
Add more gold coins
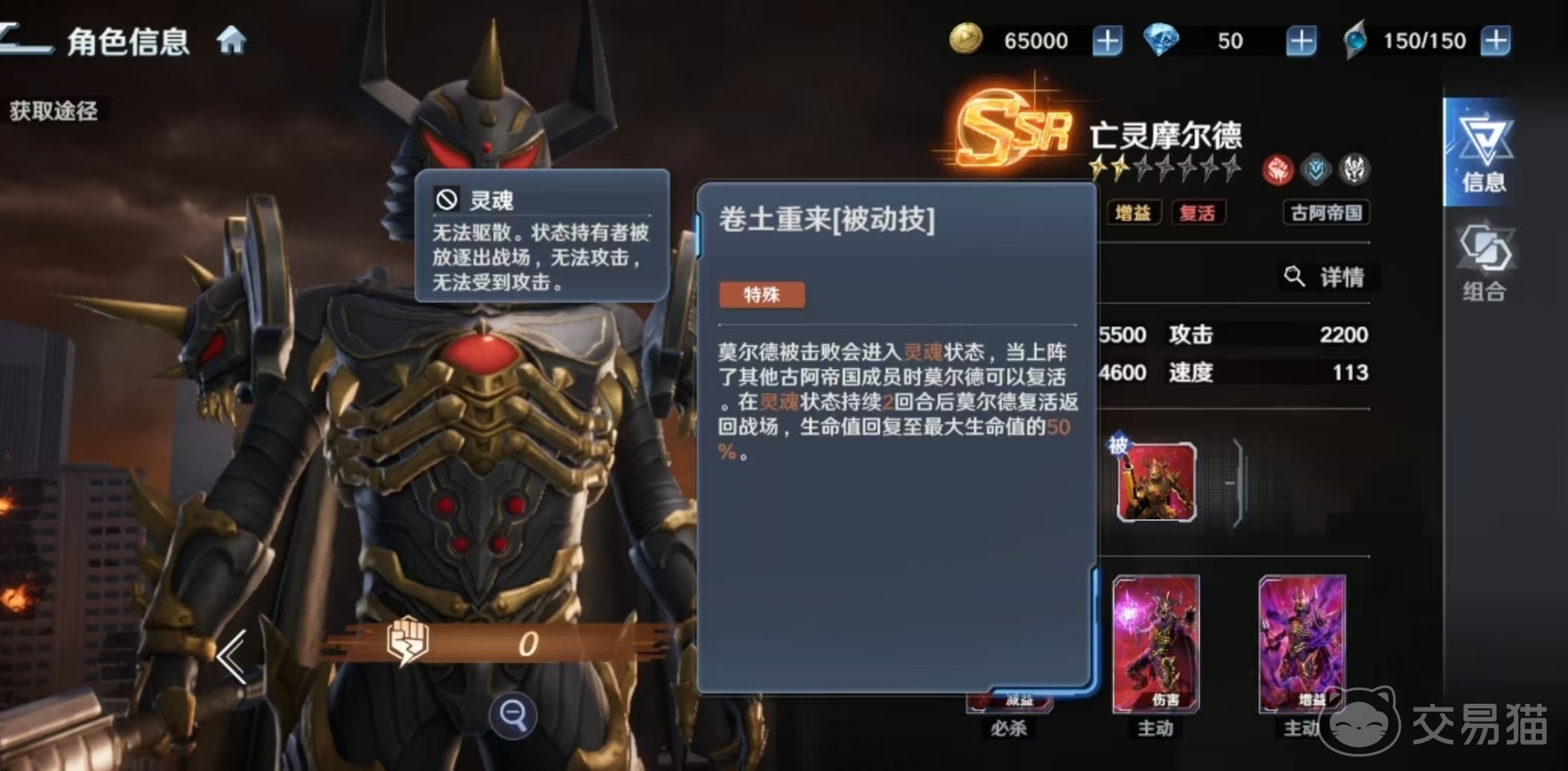[1107, 41]
